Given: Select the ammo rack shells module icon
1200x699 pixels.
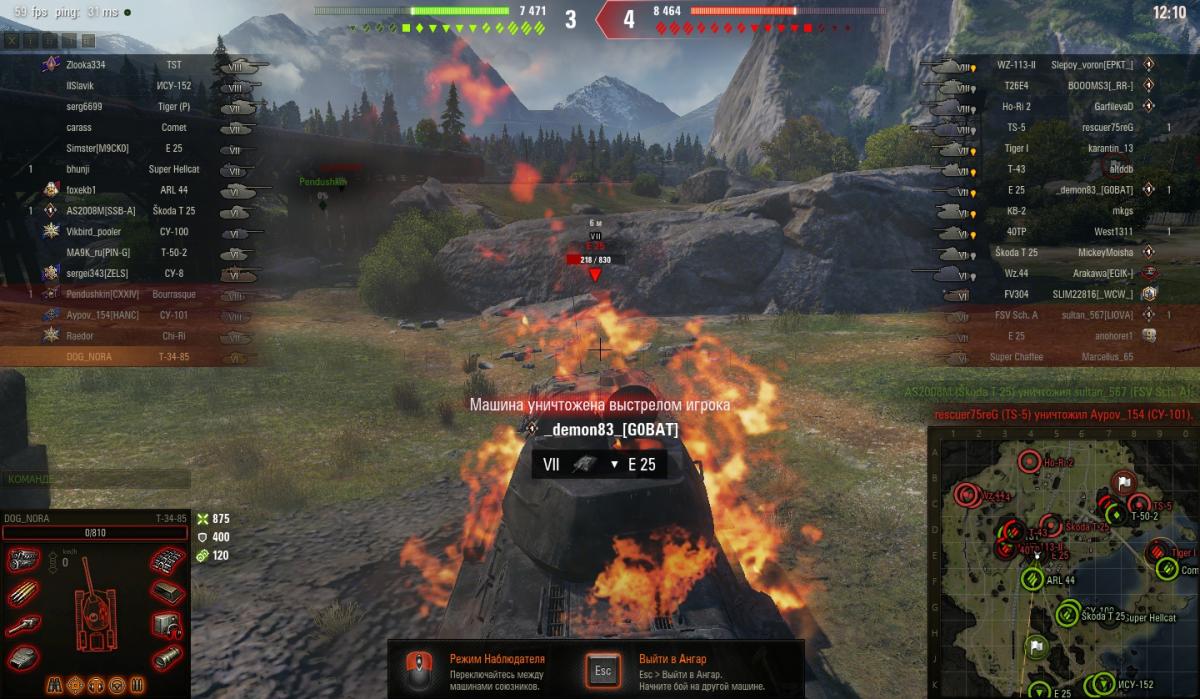Looking at the screenshot, I should [x=22, y=593].
